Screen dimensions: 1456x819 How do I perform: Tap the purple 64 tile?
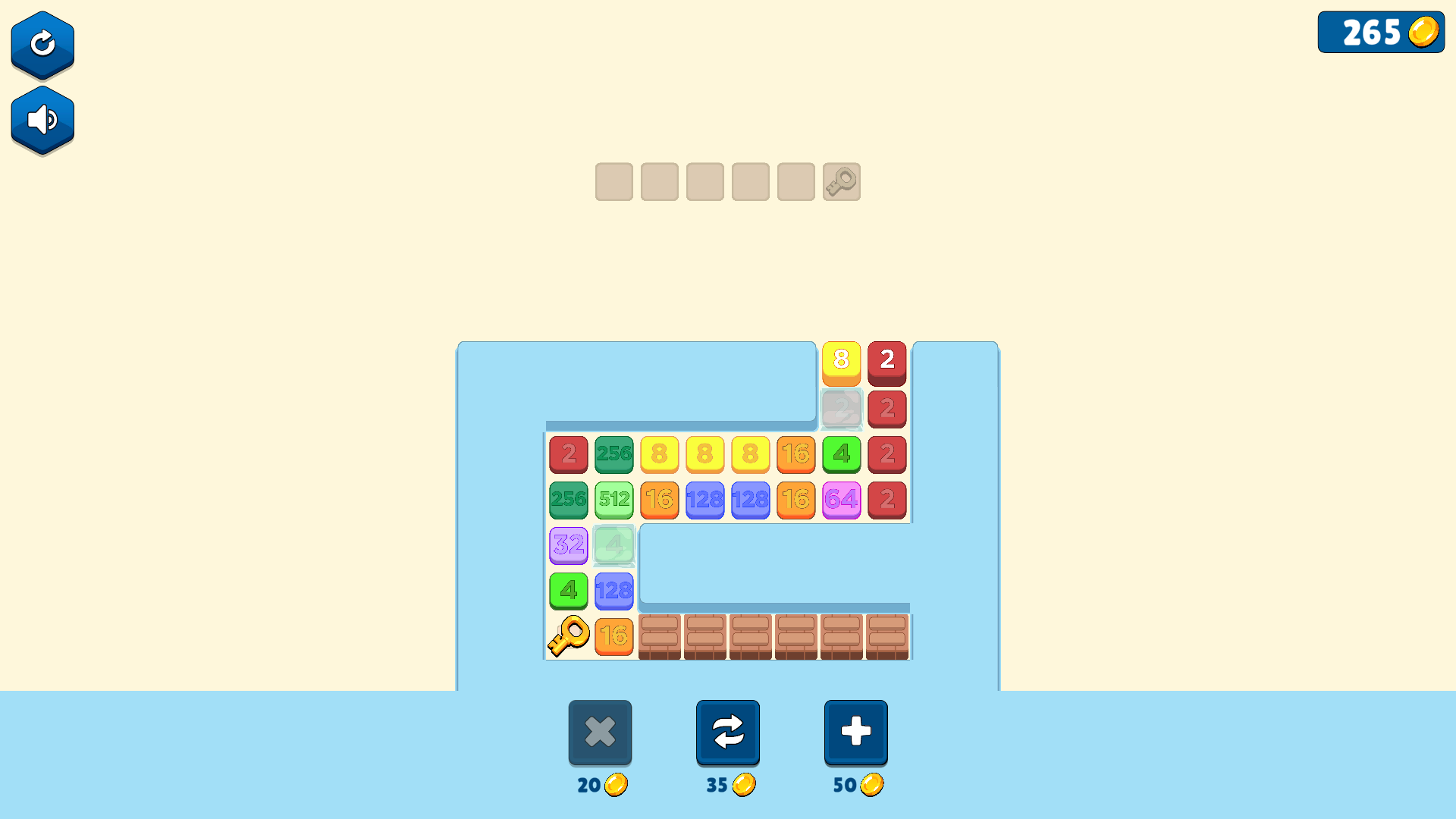click(x=841, y=500)
